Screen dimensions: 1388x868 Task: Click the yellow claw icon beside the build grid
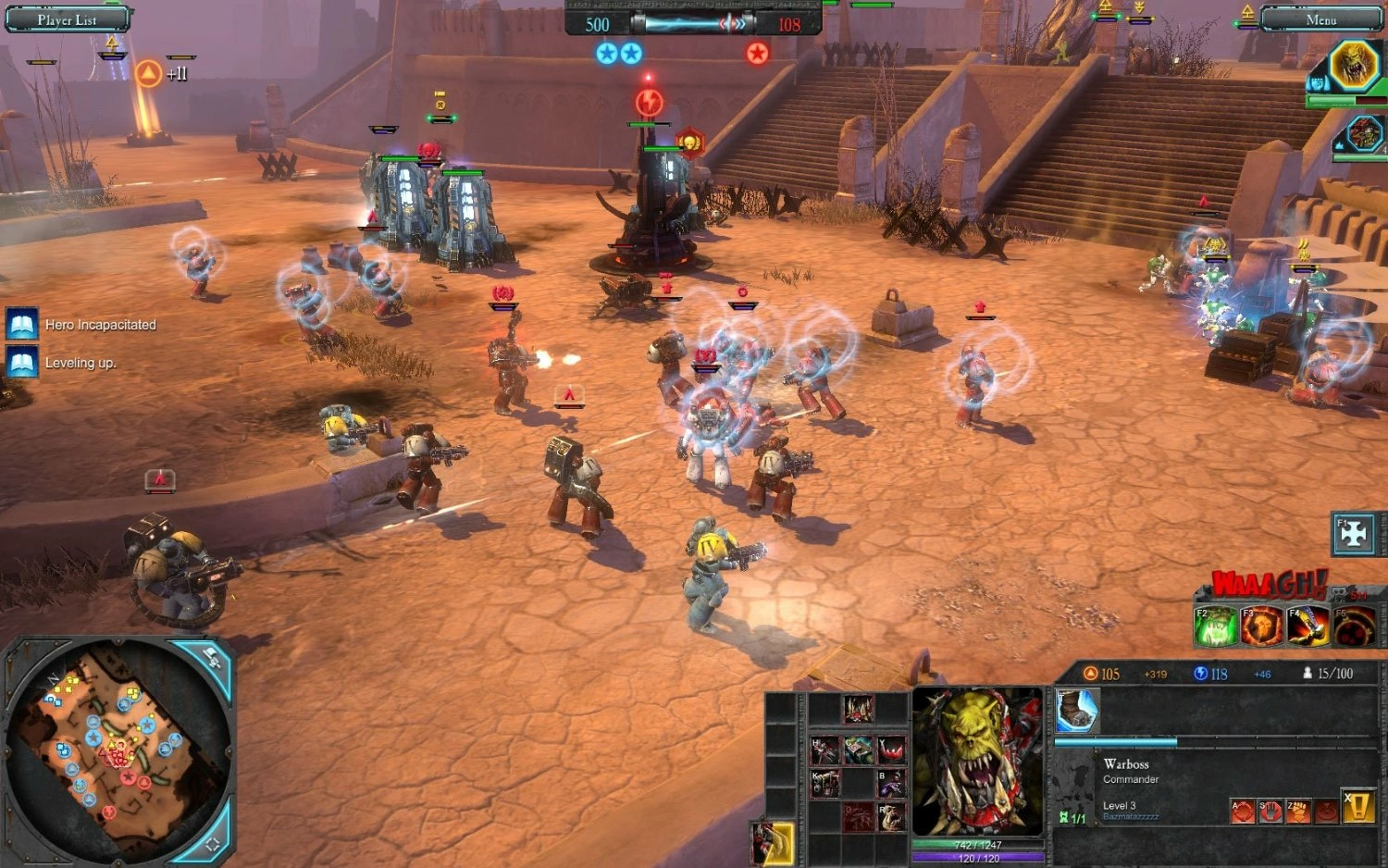coord(774,843)
